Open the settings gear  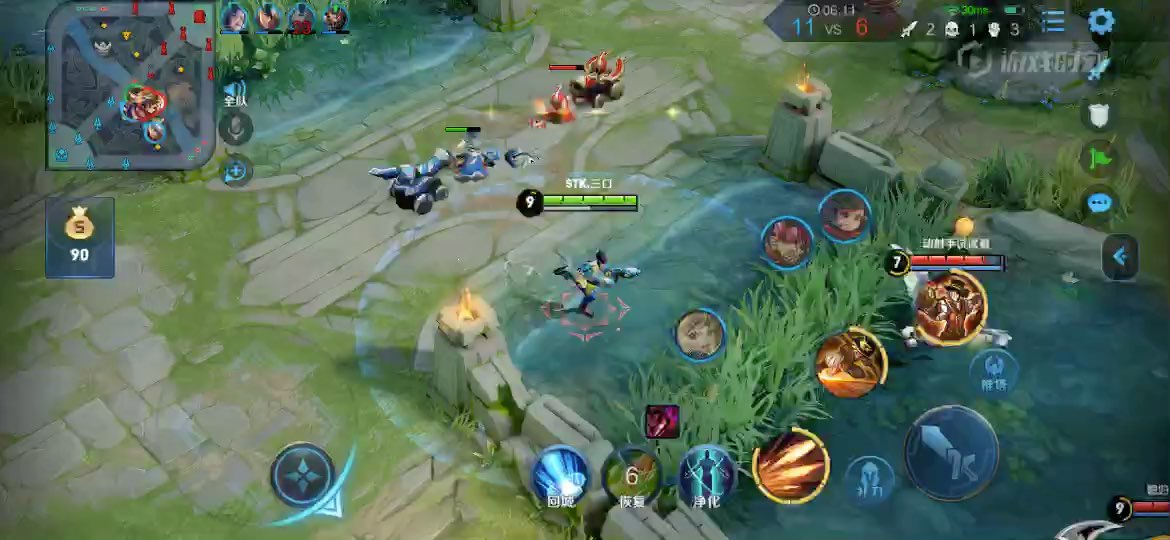pos(1101,21)
